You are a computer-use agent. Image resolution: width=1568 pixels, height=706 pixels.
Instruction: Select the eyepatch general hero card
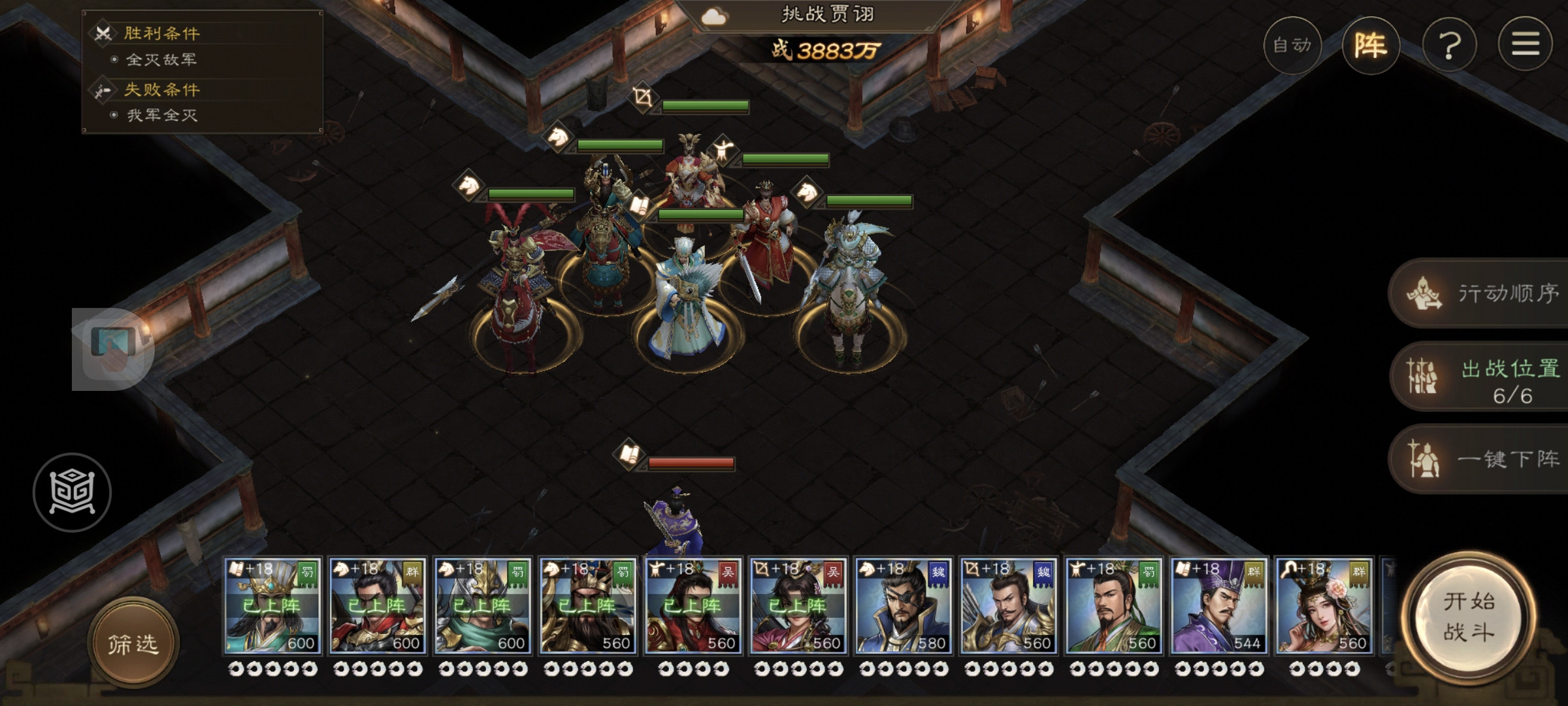904,606
